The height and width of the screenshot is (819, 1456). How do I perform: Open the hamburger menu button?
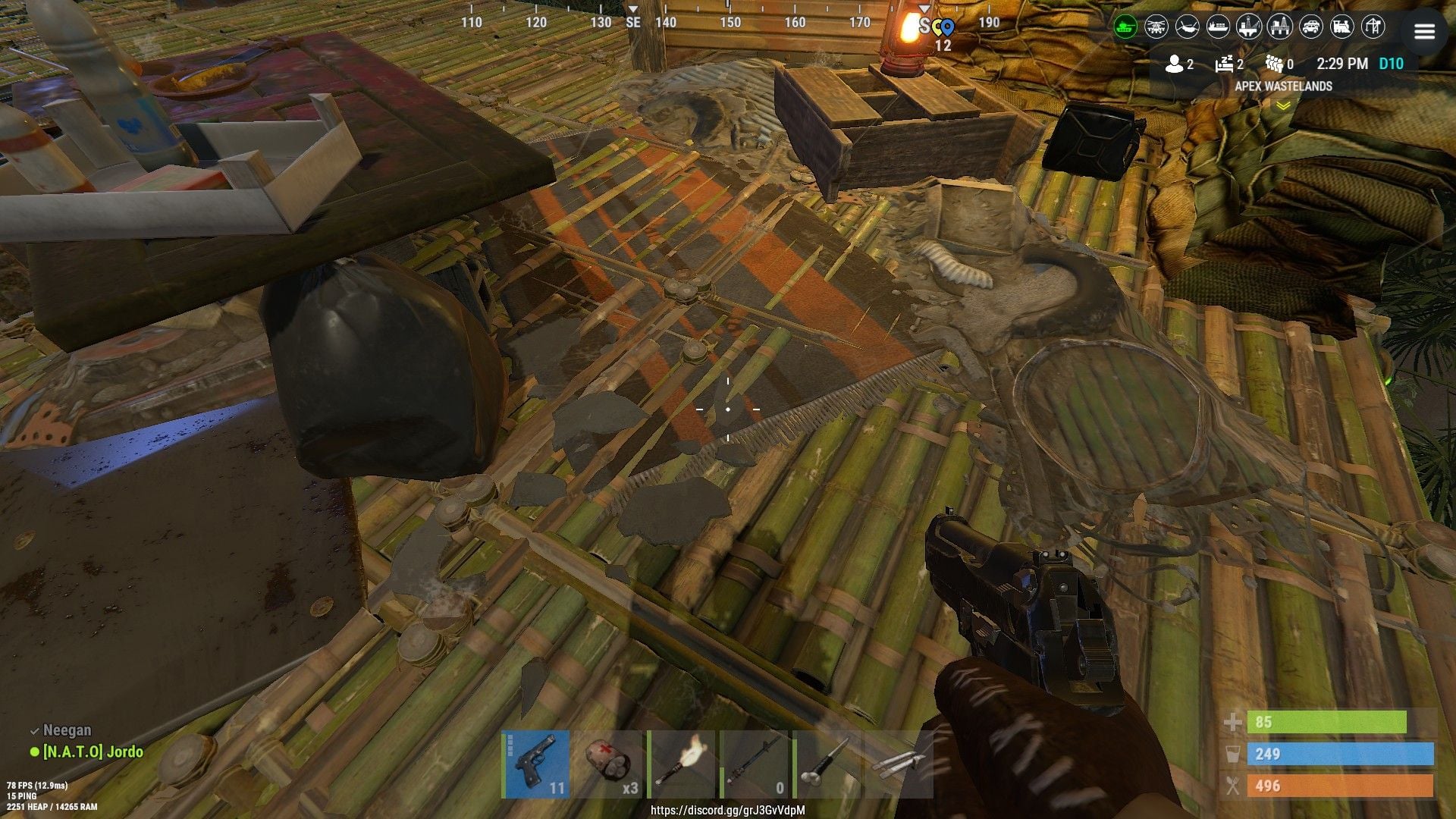(x=1423, y=31)
